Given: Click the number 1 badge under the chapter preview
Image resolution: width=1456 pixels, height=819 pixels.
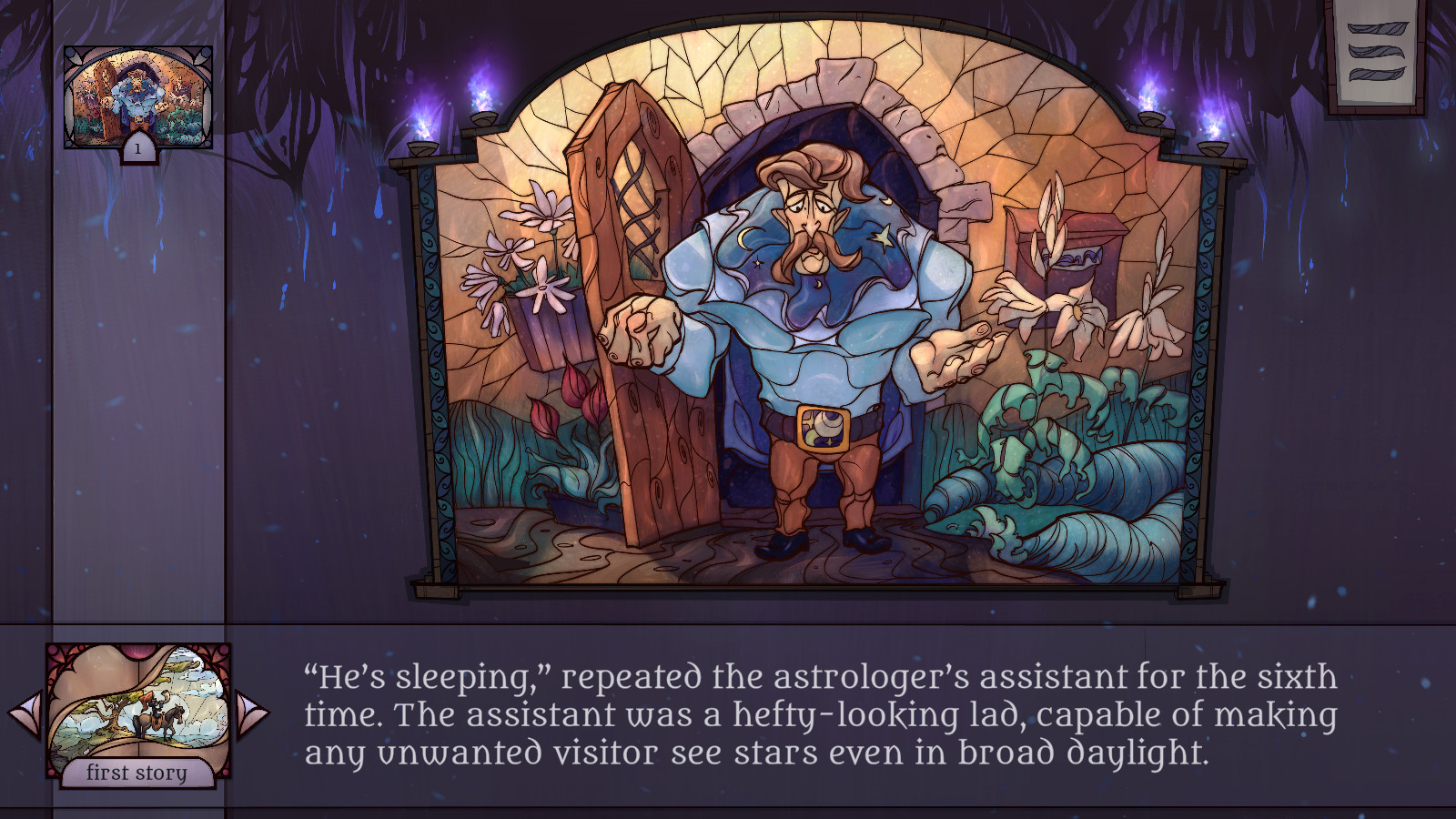Looking at the screenshot, I should (137, 151).
